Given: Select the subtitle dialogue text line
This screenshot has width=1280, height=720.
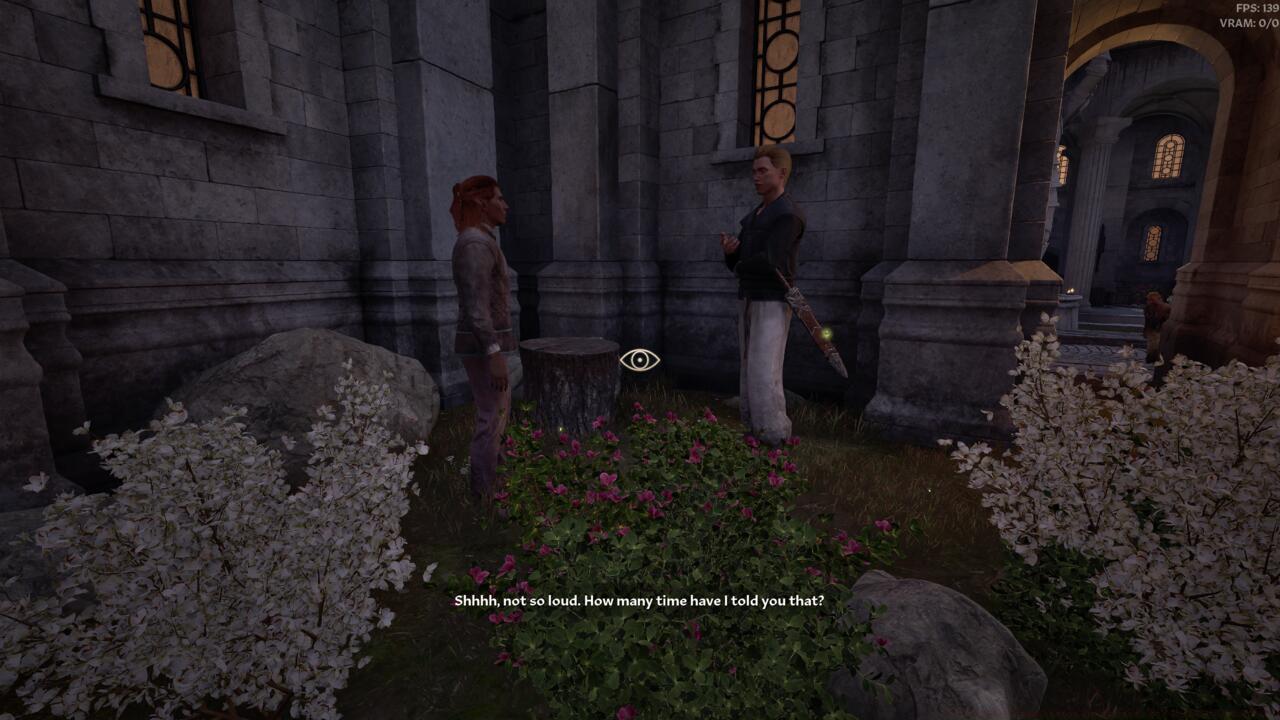Looking at the screenshot, I should pos(640,602).
